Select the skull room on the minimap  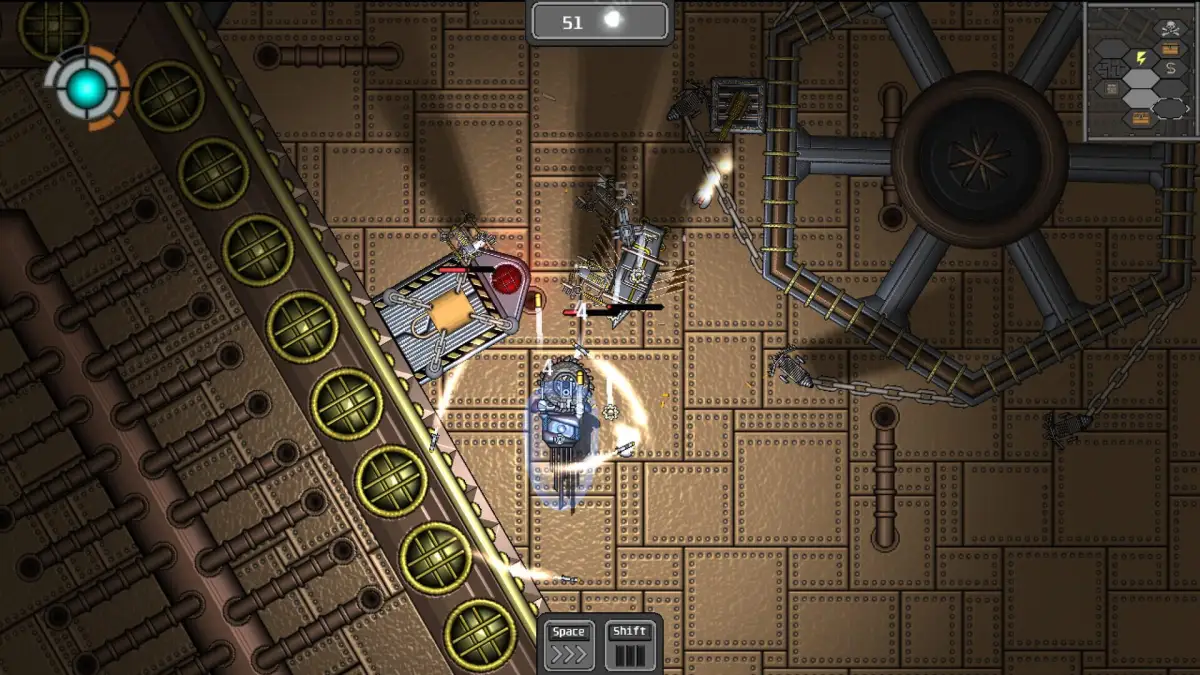tap(1169, 29)
